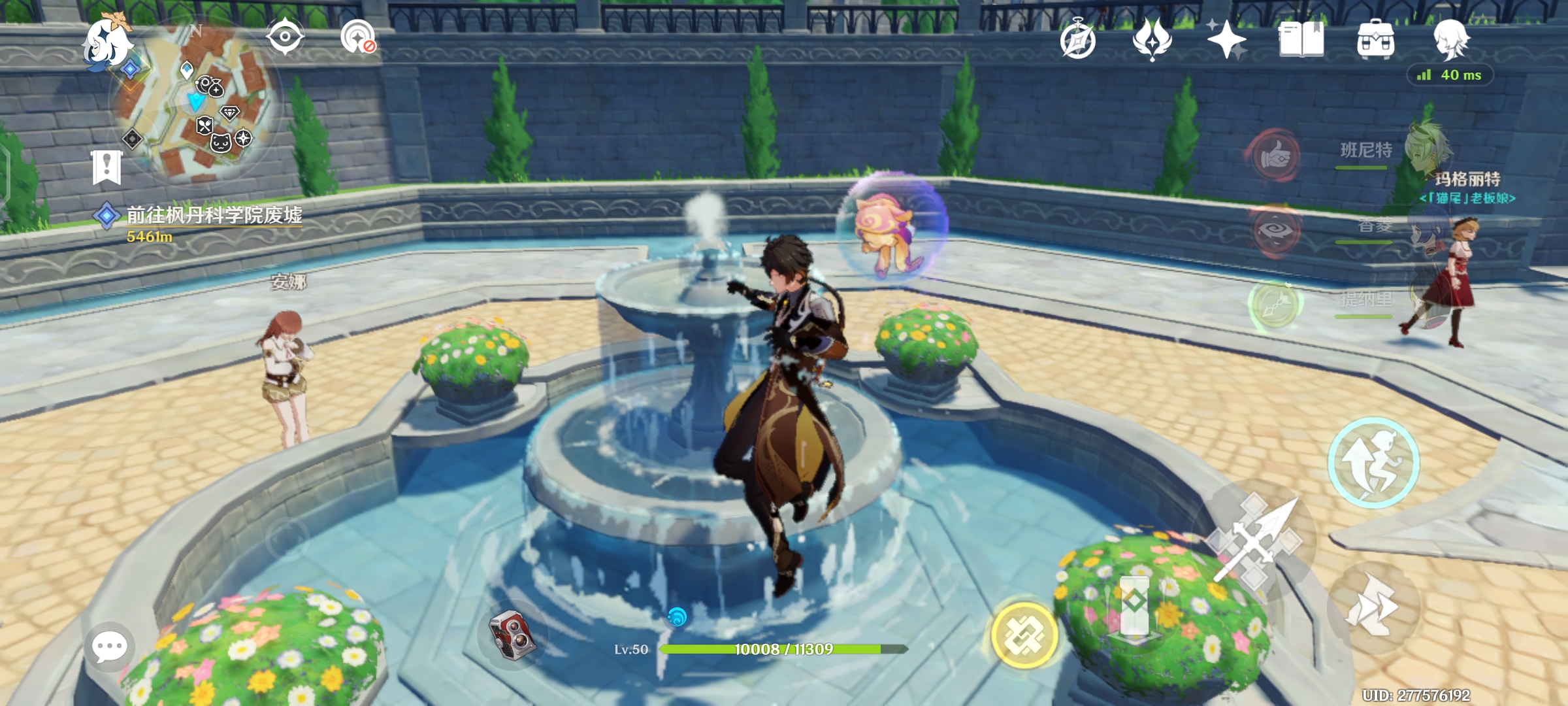Unleash the glowing yellow elemental burst

pyautogui.click(x=1024, y=635)
